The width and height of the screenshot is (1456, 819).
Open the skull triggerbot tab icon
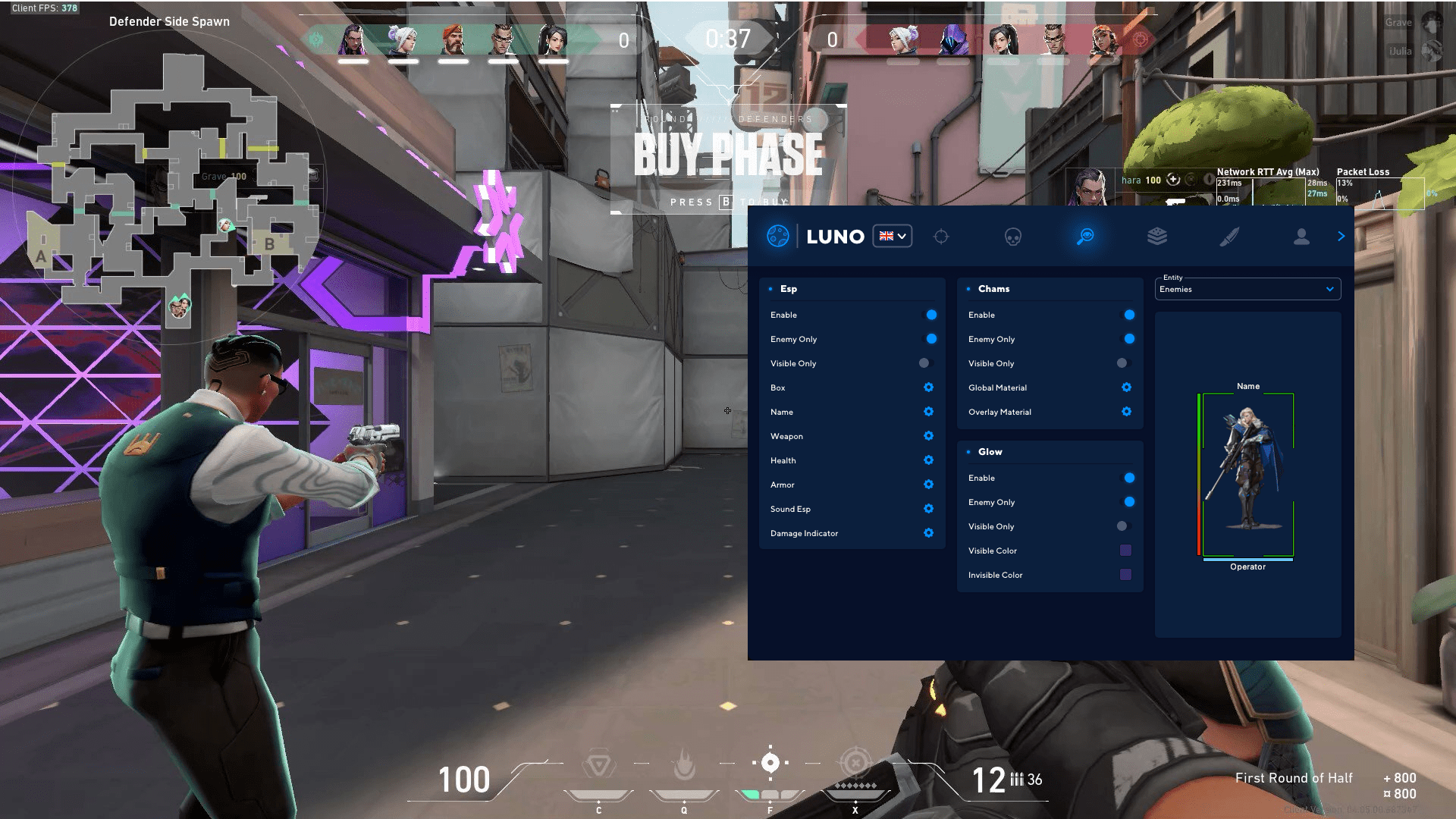(x=1013, y=236)
